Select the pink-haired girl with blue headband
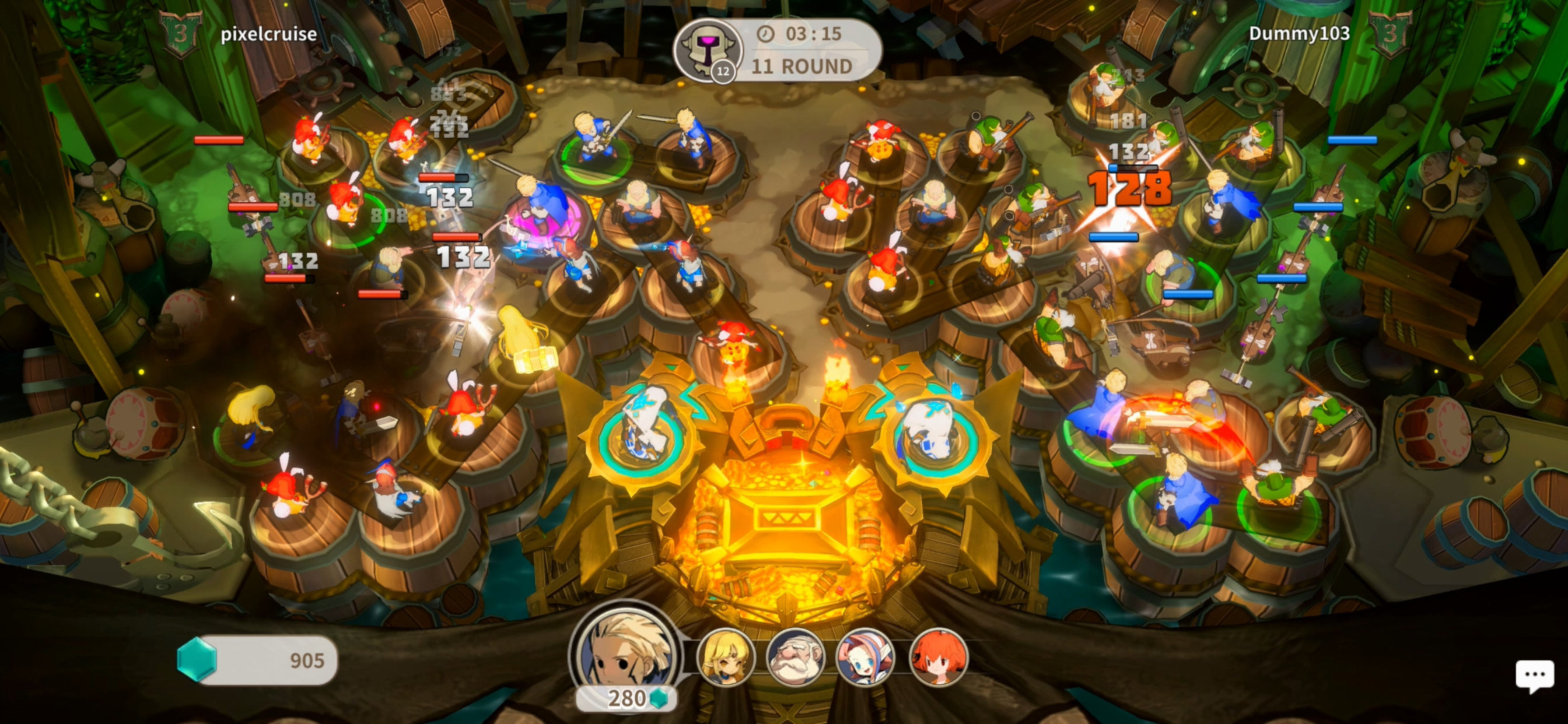This screenshot has height=724, width=1568. click(865, 658)
